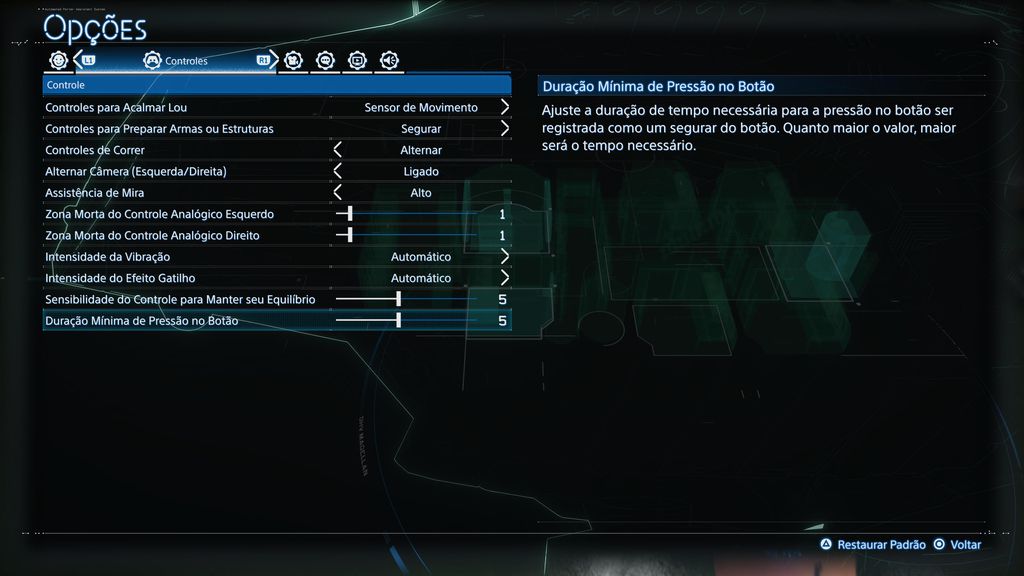Adjust the Duração Mínima de Pressão no Botão slider

click(x=398, y=320)
